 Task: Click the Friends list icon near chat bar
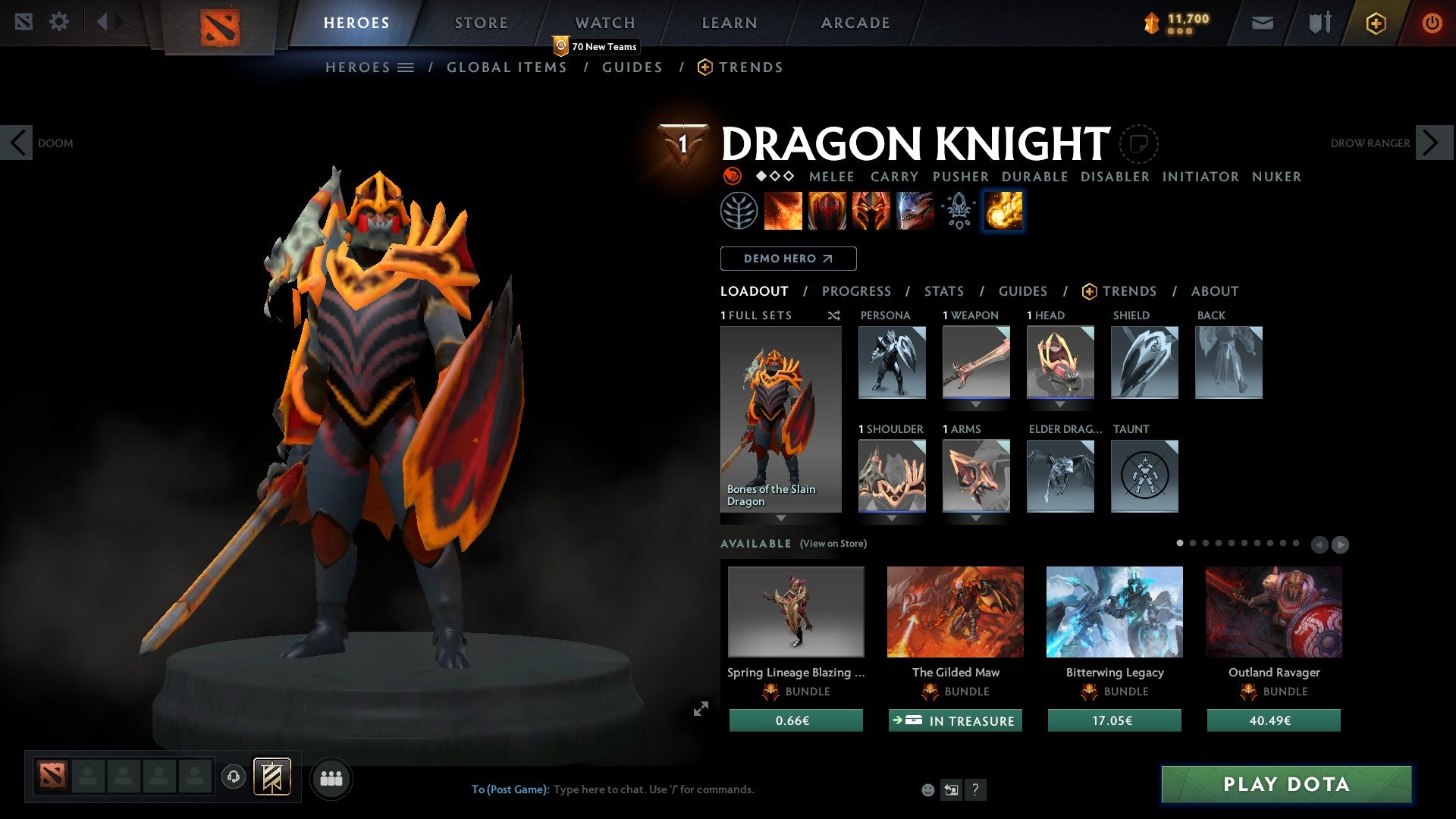click(x=331, y=777)
